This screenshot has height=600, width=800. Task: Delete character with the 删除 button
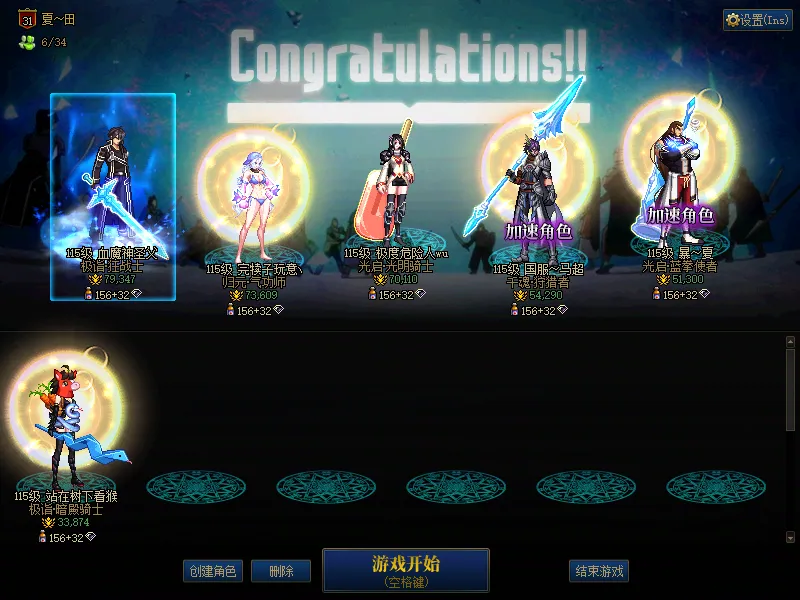281,571
